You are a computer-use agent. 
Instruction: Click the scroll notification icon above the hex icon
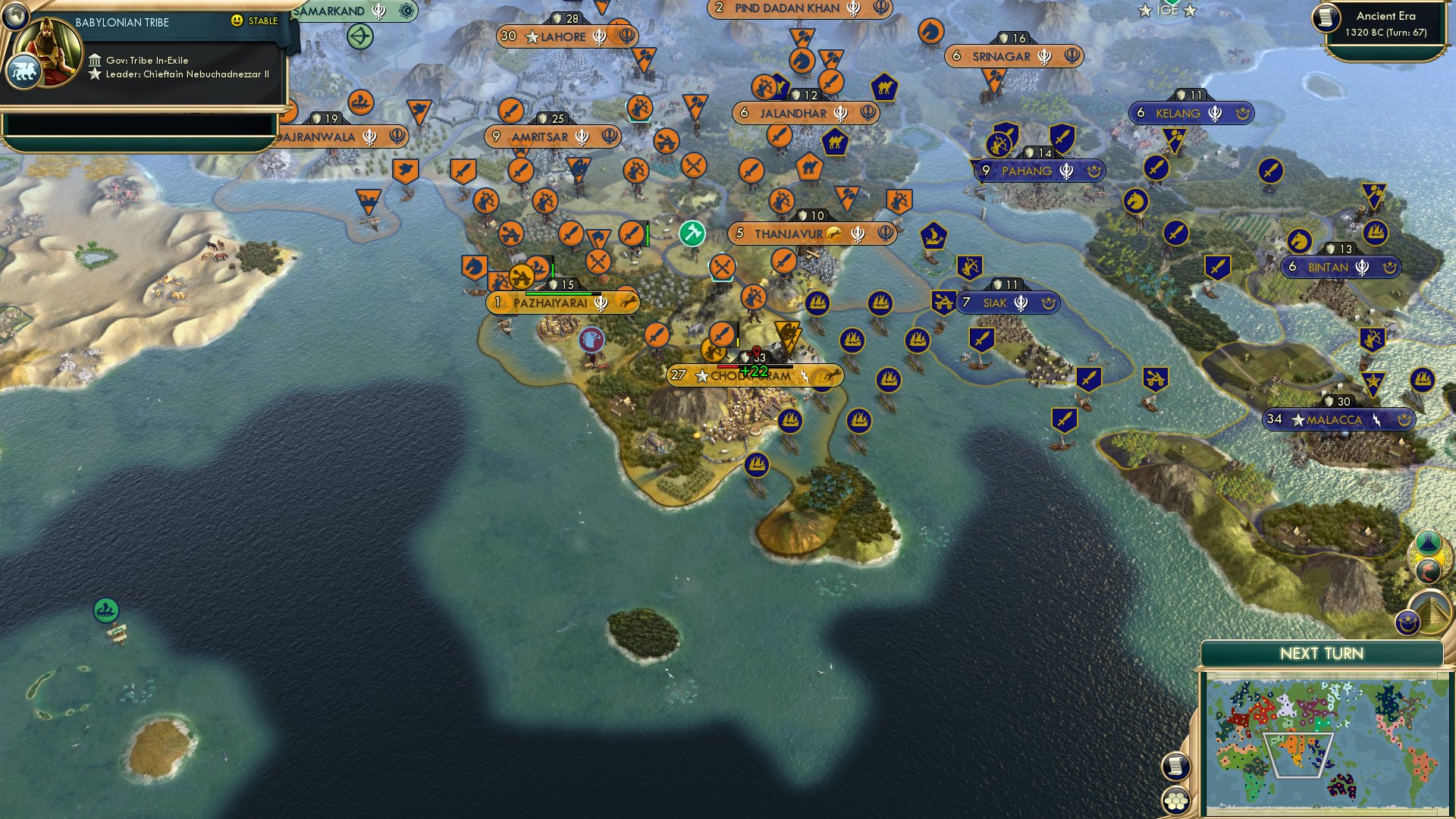click(1175, 766)
